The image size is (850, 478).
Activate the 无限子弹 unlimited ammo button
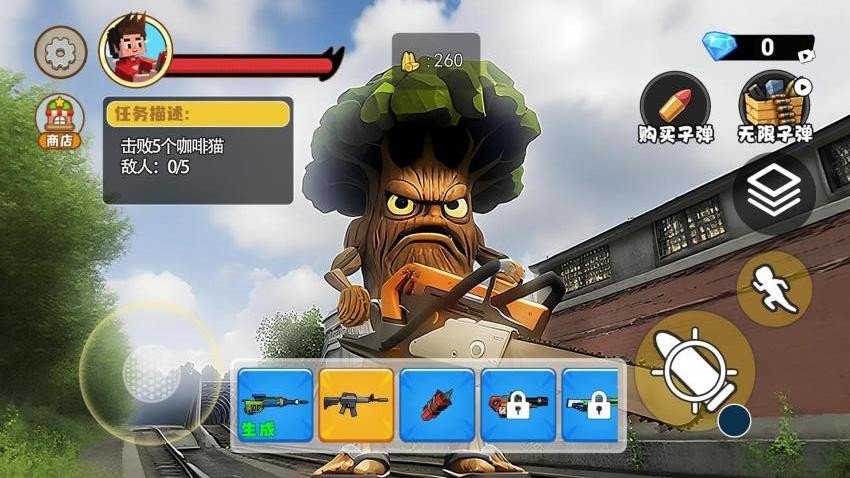point(774,104)
